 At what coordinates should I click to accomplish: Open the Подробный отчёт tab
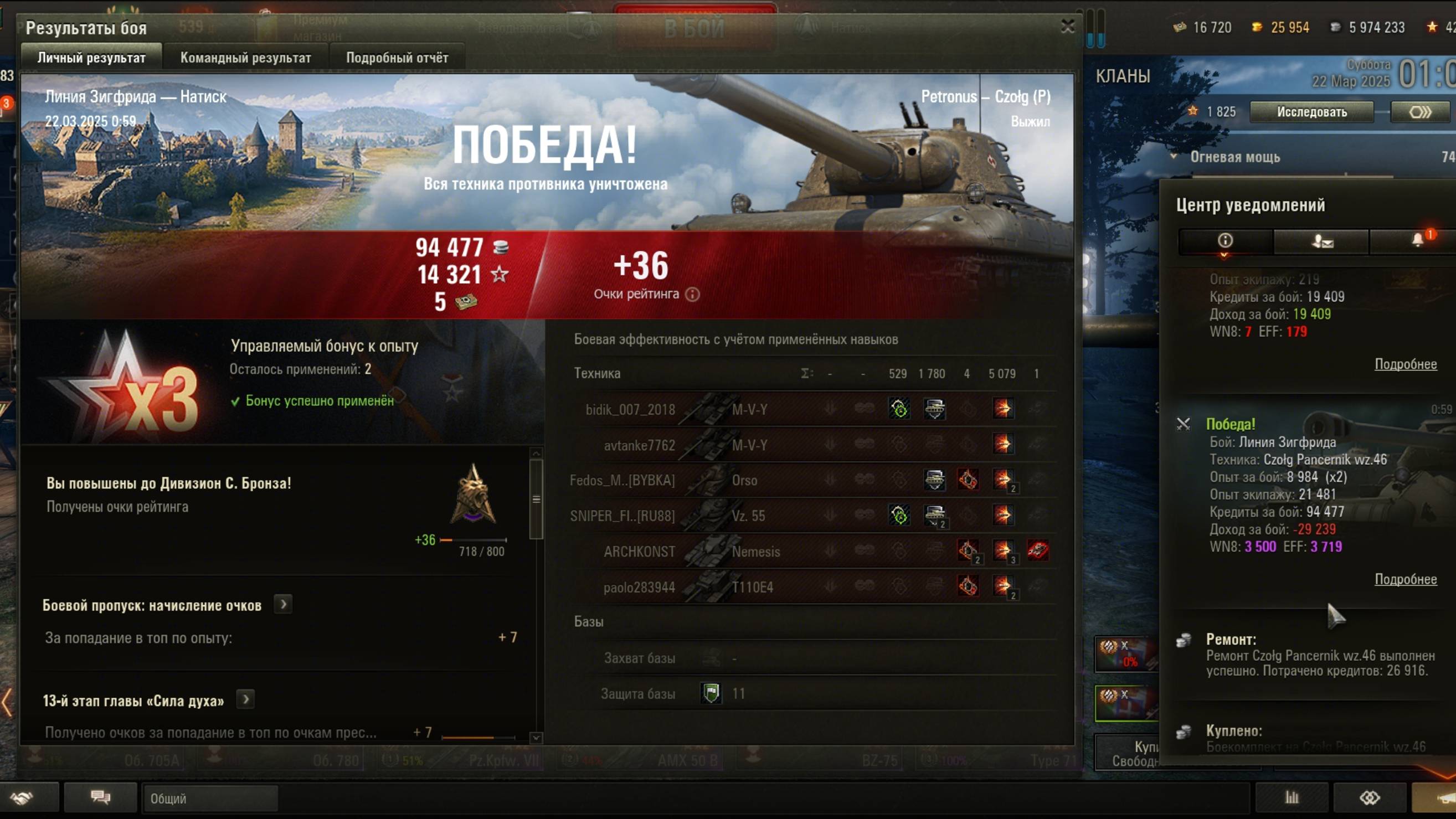click(397, 58)
